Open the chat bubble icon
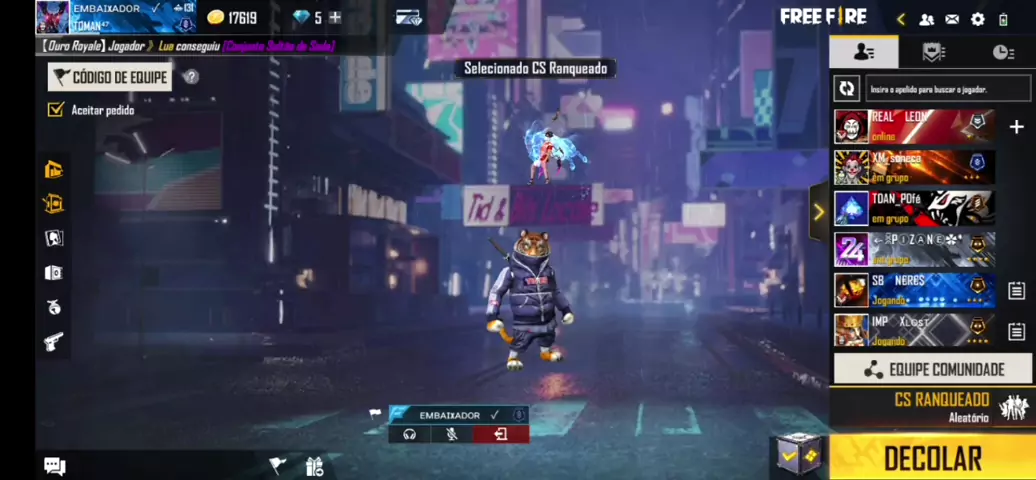 (x=55, y=466)
